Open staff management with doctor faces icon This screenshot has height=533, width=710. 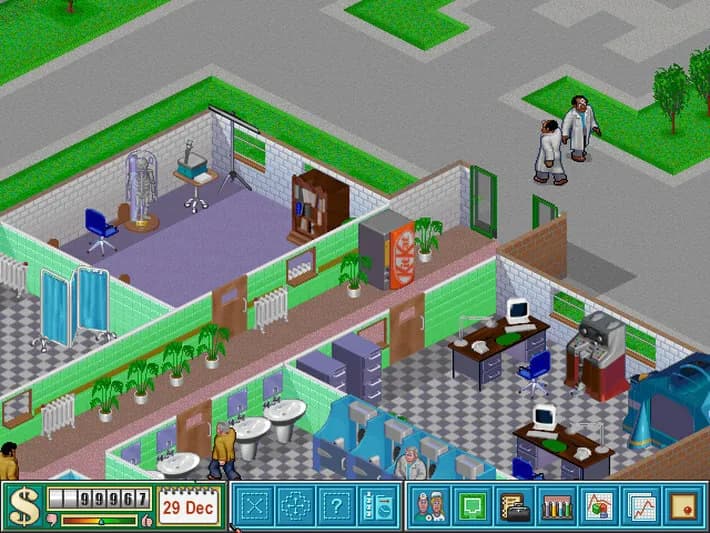[x=430, y=506]
